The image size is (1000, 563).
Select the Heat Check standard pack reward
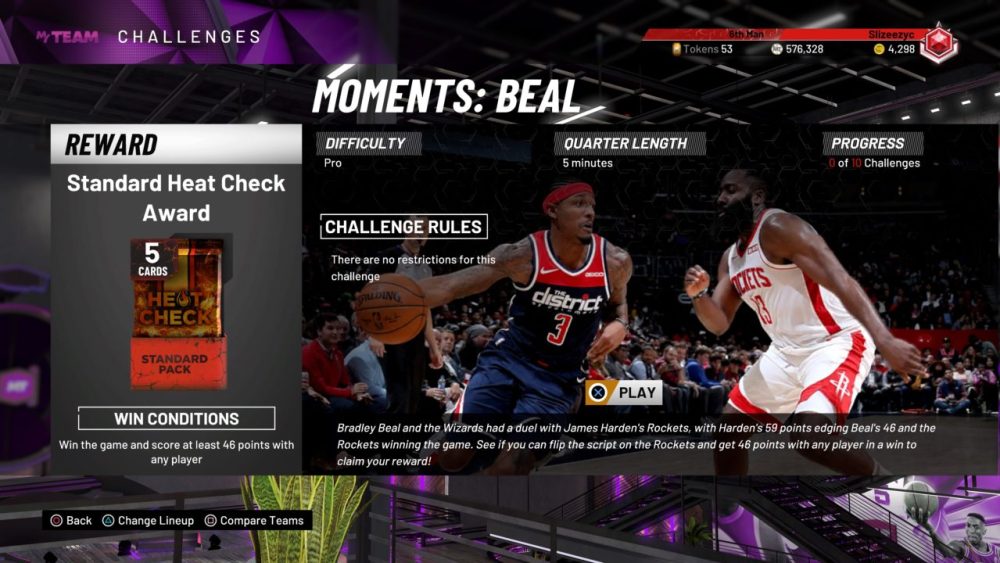click(x=176, y=313)
